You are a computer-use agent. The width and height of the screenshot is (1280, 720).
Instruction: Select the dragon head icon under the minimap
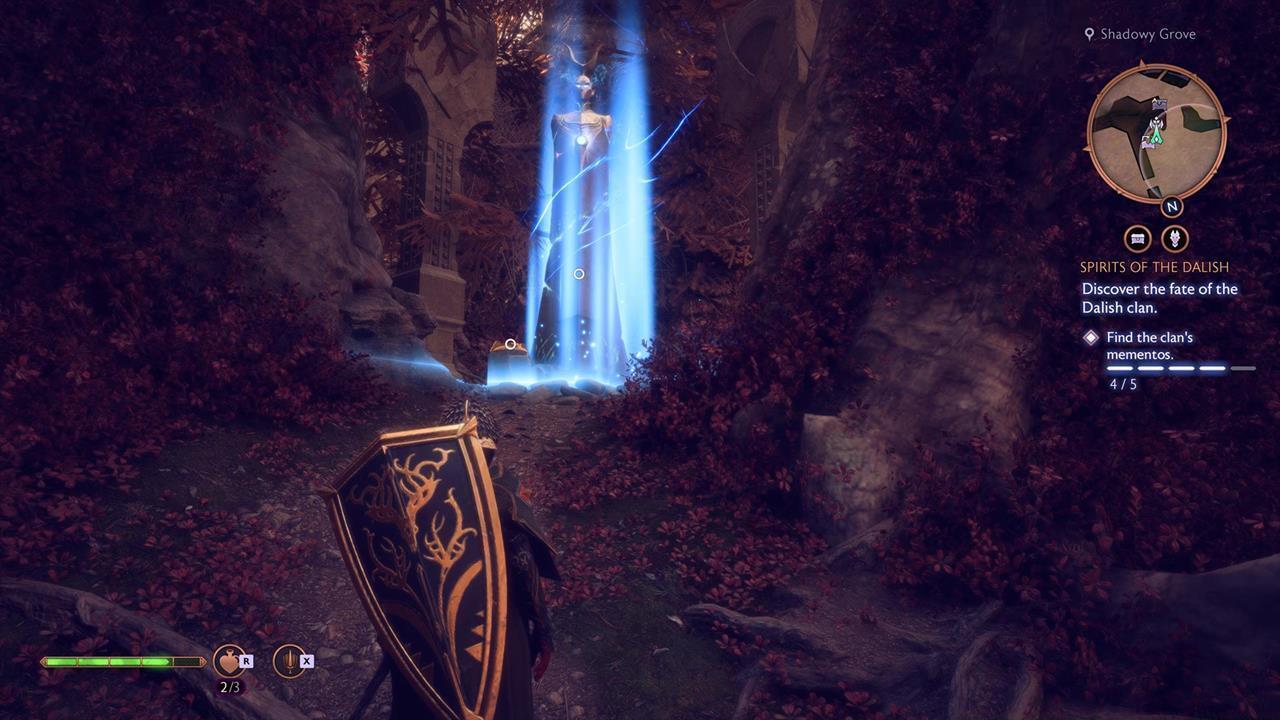pyautogui.click(x=1173, y=240)
